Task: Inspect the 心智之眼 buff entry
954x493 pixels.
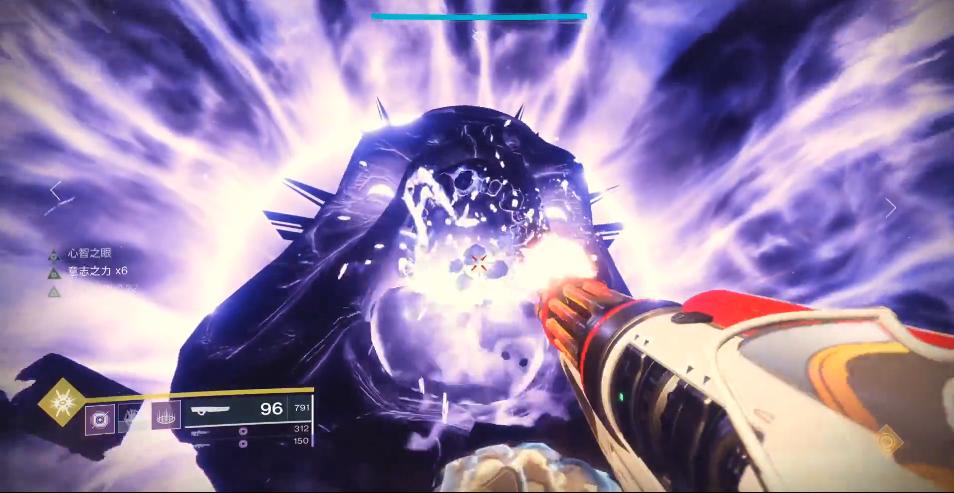Action: (83, 254)
